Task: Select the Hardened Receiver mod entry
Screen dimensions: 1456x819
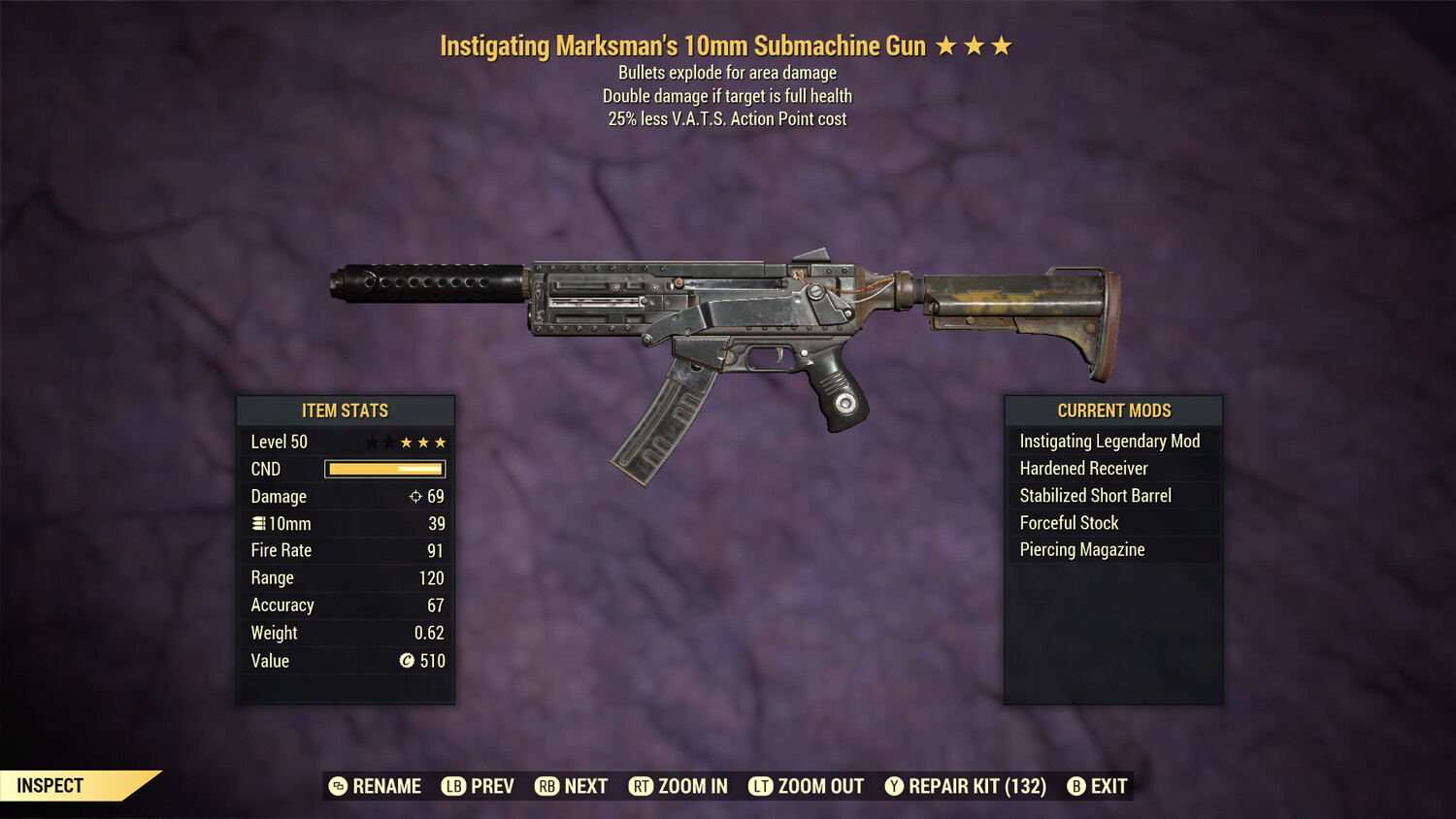Action: coord(1083,468)
